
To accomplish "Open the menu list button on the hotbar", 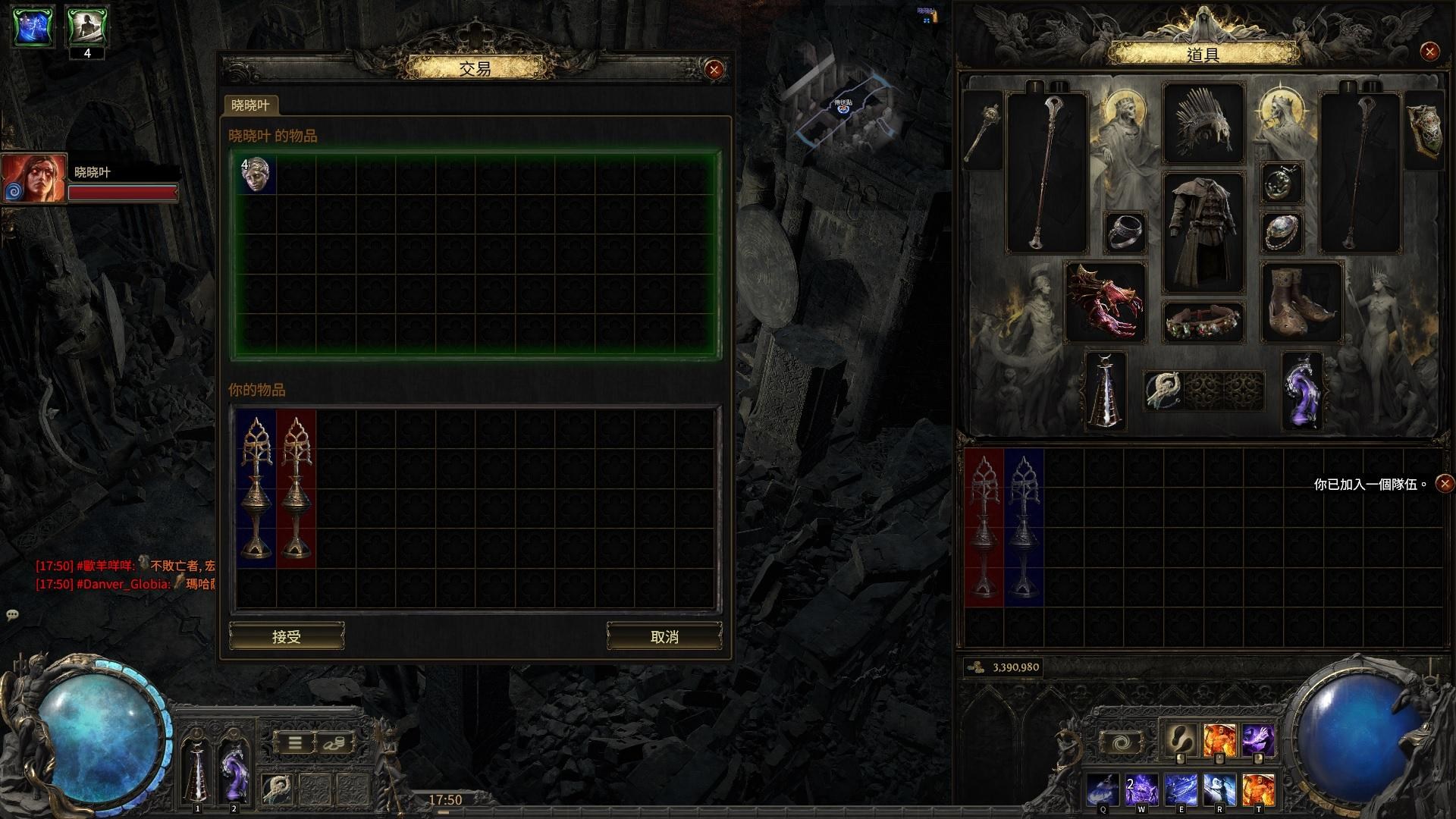I will coord(295,742).
